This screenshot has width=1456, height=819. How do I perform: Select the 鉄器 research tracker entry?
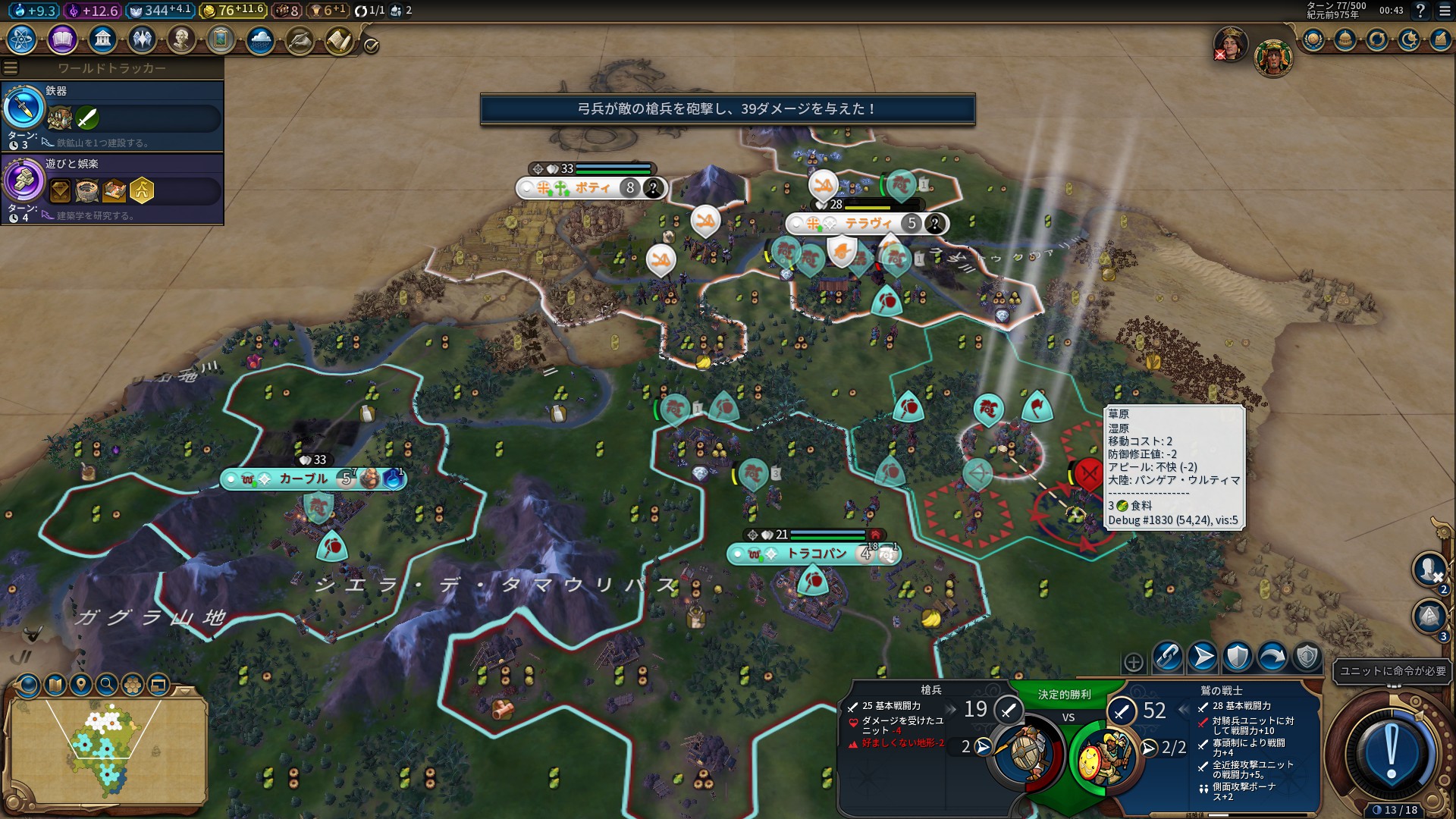[x=112, y=116]
